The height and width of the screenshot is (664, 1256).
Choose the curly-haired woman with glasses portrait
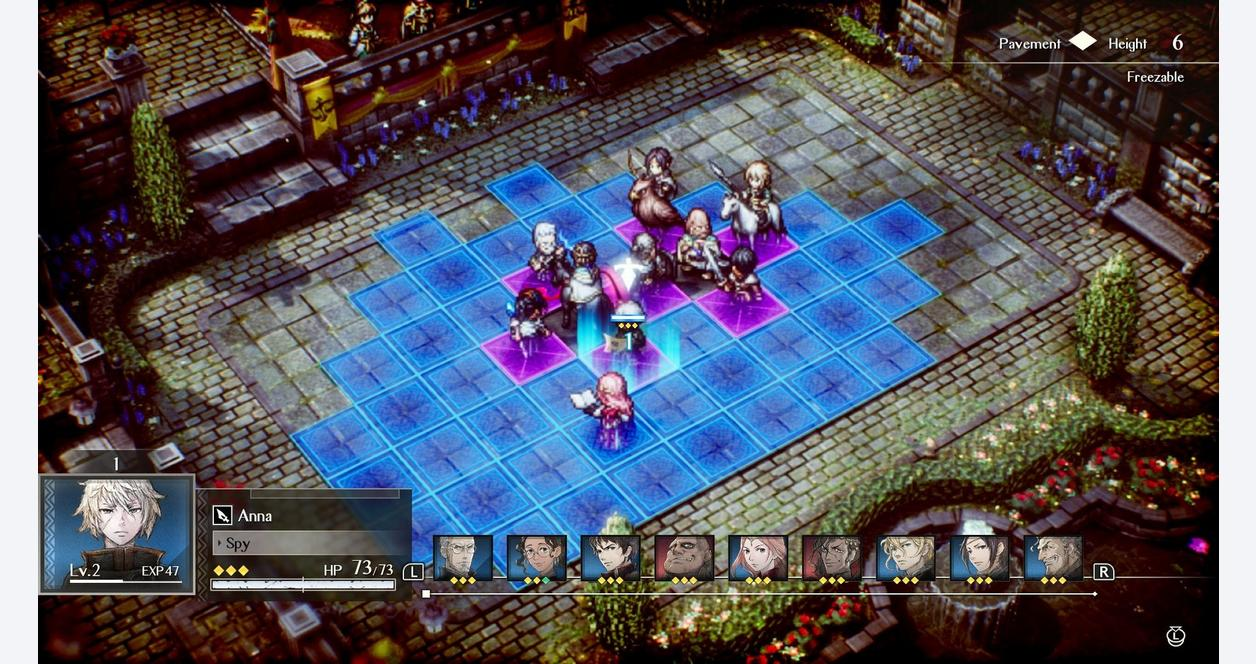coord(536,558)
